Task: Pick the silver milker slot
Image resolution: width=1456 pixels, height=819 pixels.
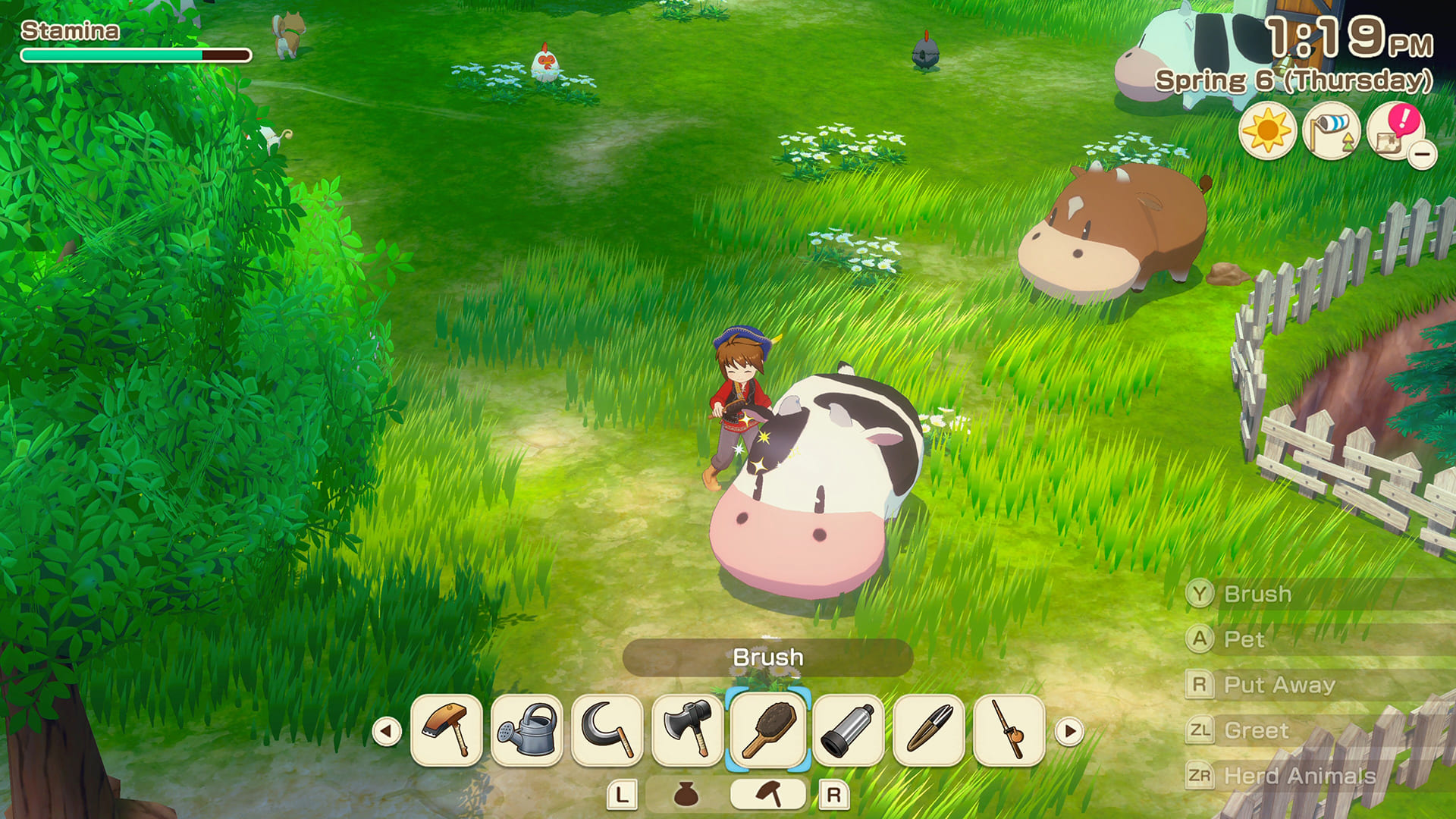Action: pos(849,730)
